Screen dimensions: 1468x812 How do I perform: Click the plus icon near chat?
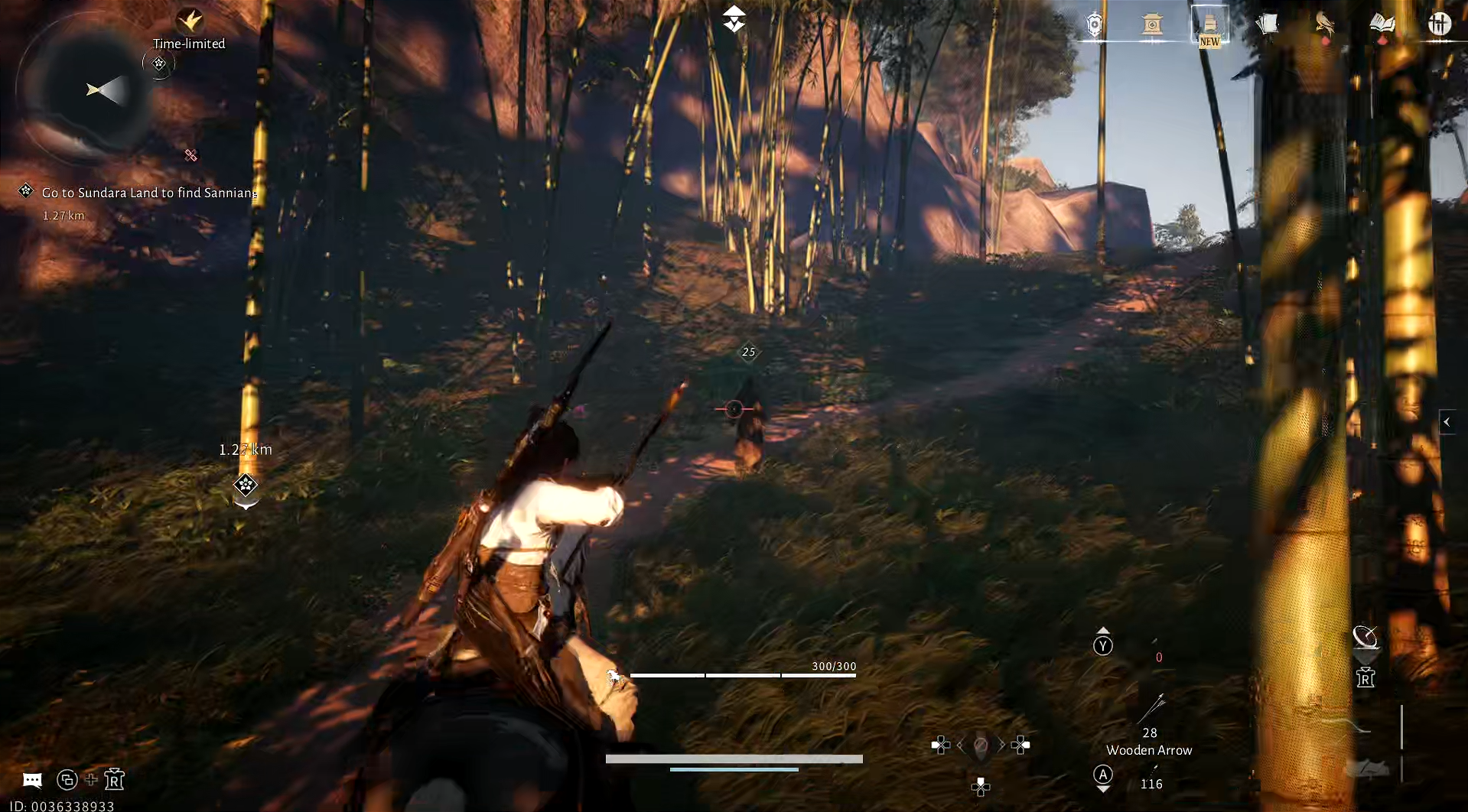(x=91, y=779)
